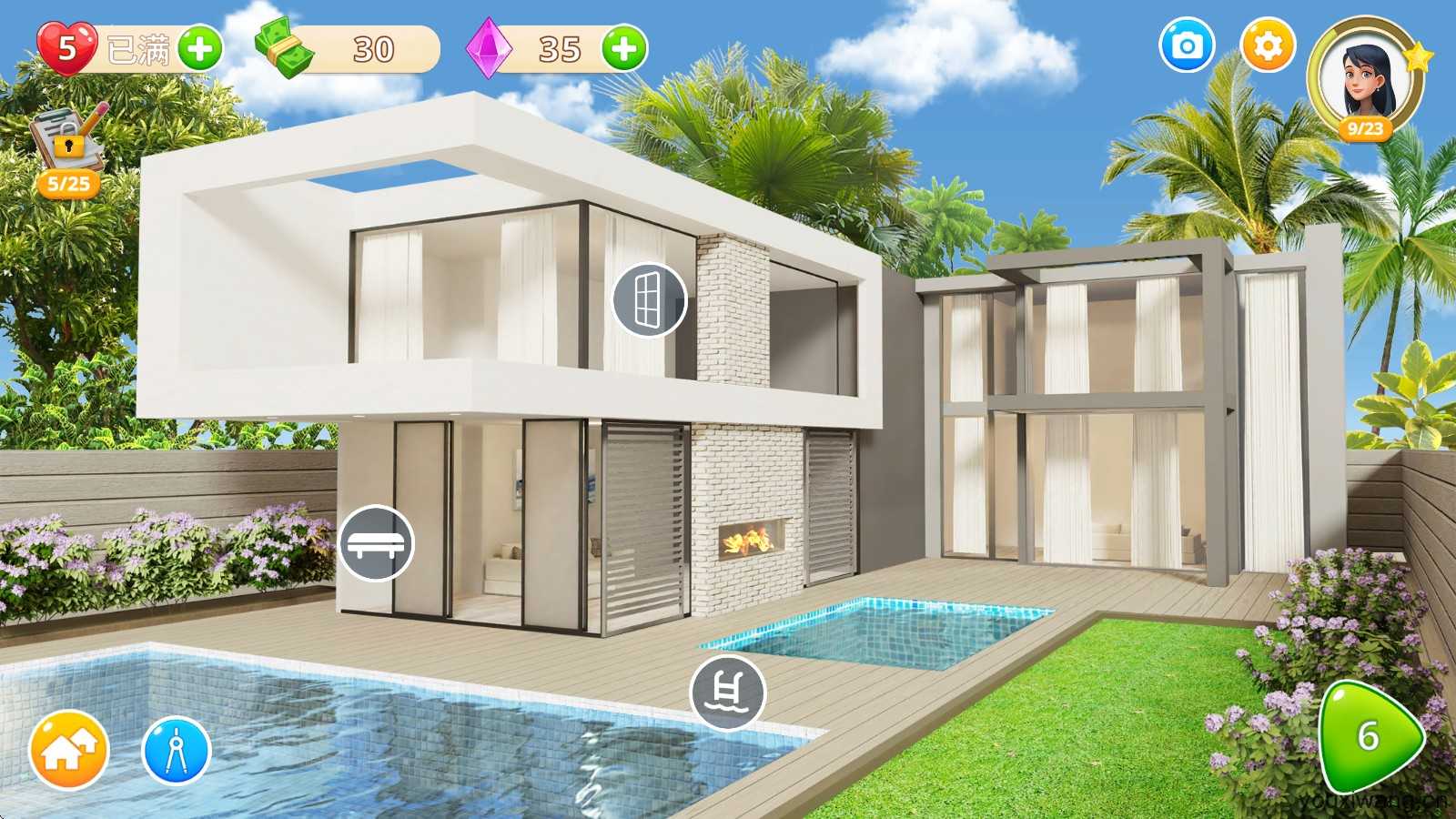Add more pink gems with the plus button
1456x819 pixels.
click(624, 49)
